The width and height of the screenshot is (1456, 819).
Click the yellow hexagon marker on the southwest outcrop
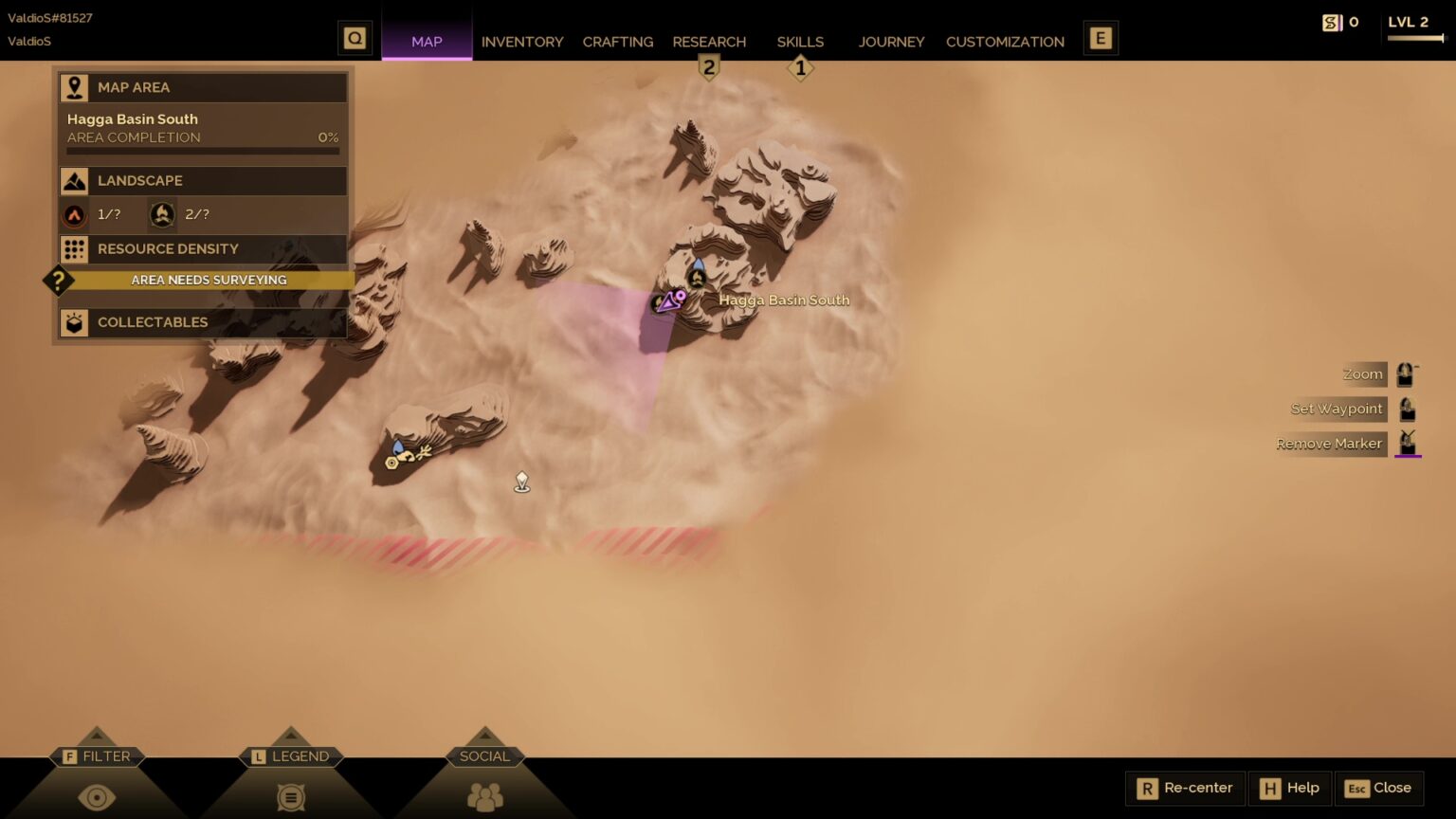coord(391,463)
